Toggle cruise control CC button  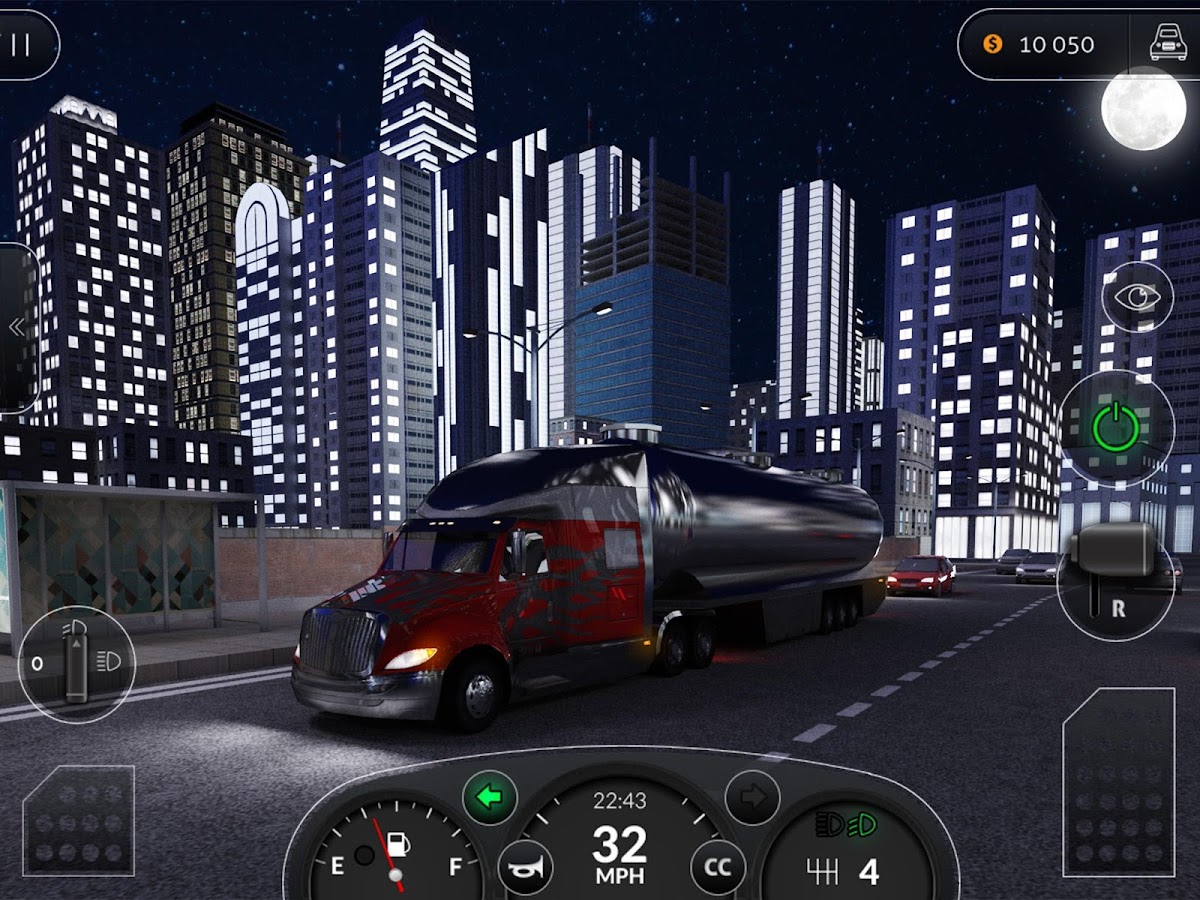(717, 867)
